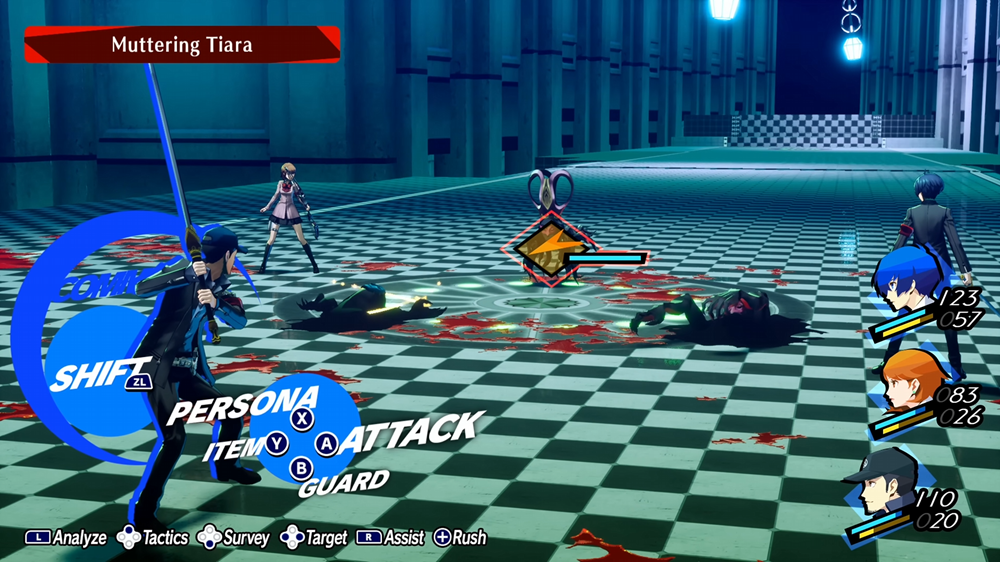Switch enemy with the Target option
Screen dimensions: 1000x562
pos(316,538)
